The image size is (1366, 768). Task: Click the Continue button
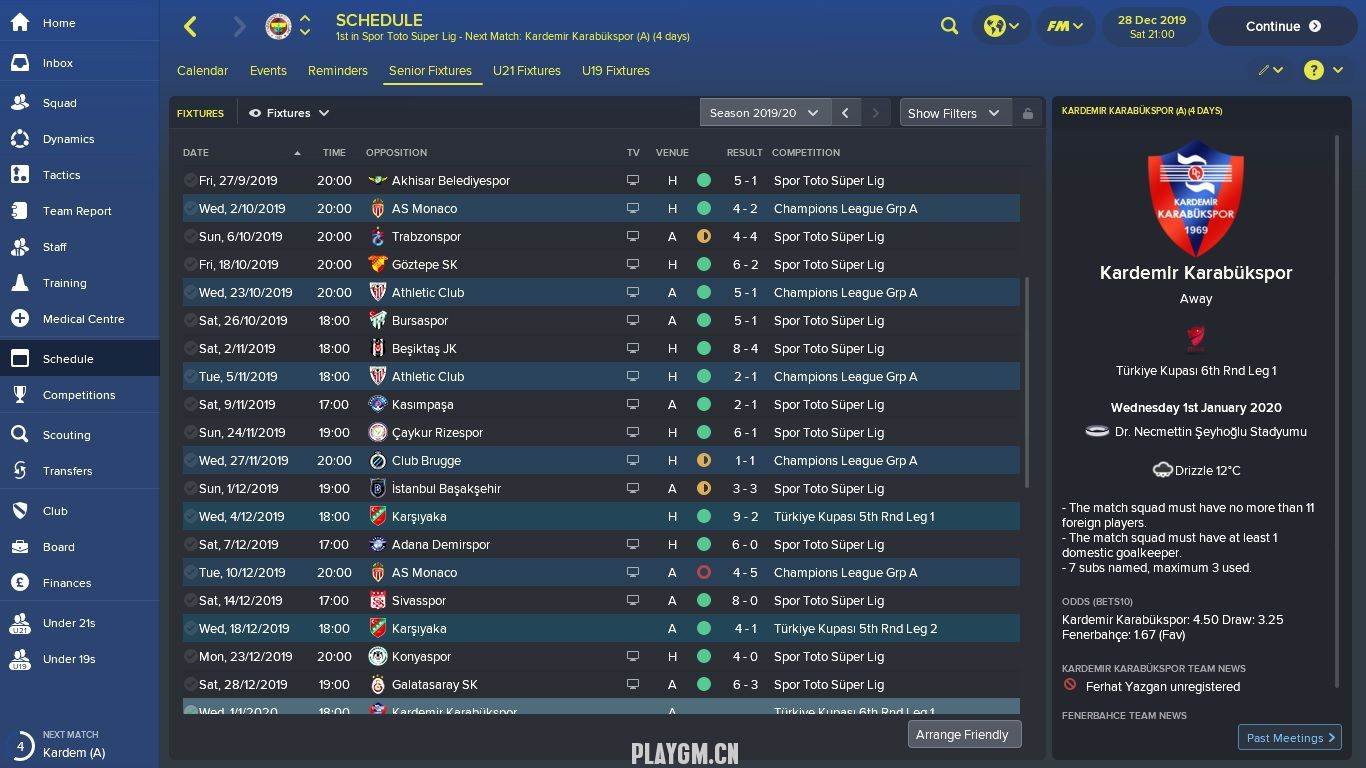click(x=1282, y=27)
